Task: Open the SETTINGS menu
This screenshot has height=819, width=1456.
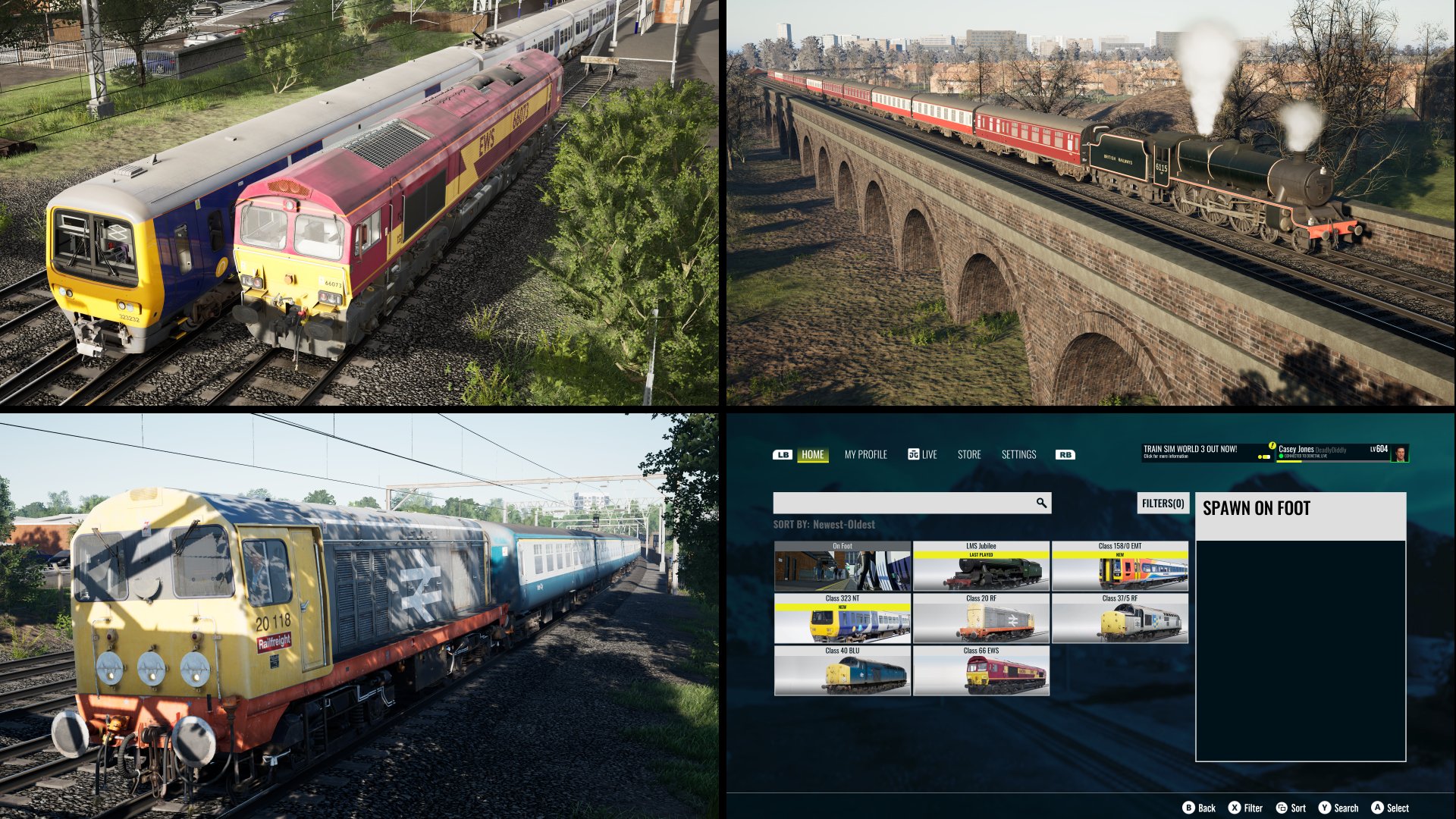Action: point(1020,455)
